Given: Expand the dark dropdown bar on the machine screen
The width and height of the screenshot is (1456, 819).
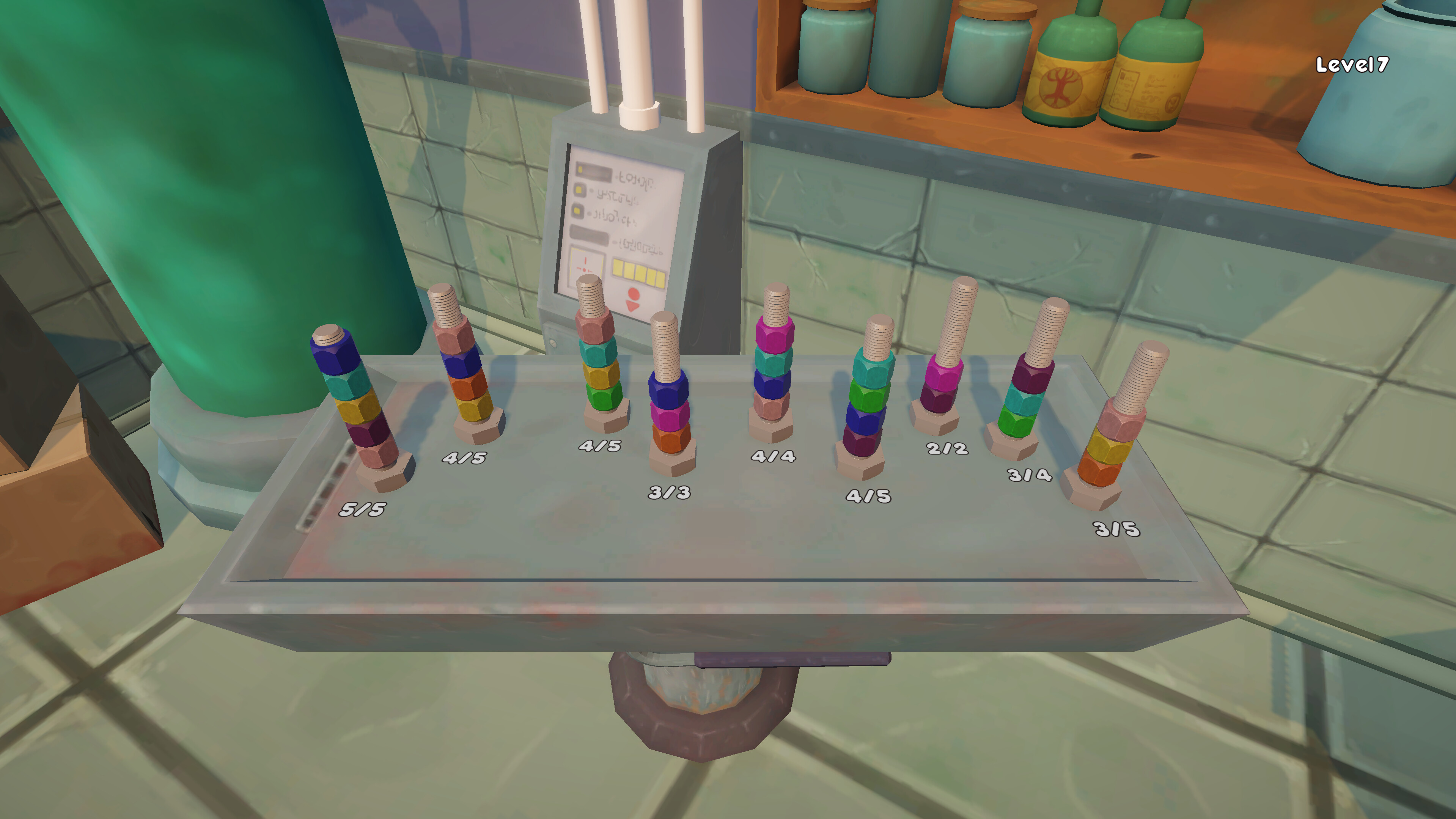Looking at the screenshot, I should 590,234.
